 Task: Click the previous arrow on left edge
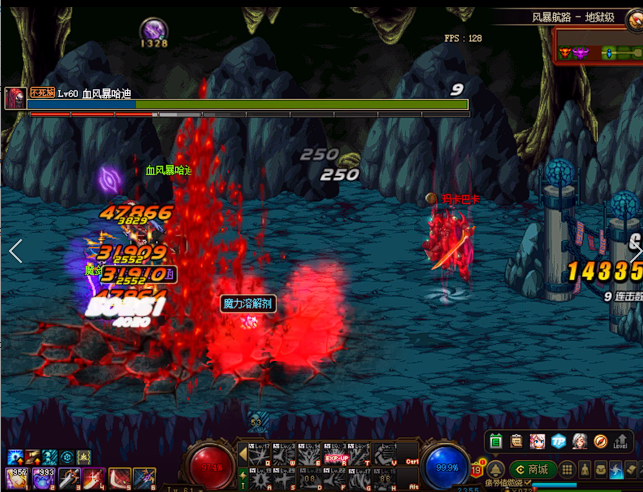[x=15, y=251]
